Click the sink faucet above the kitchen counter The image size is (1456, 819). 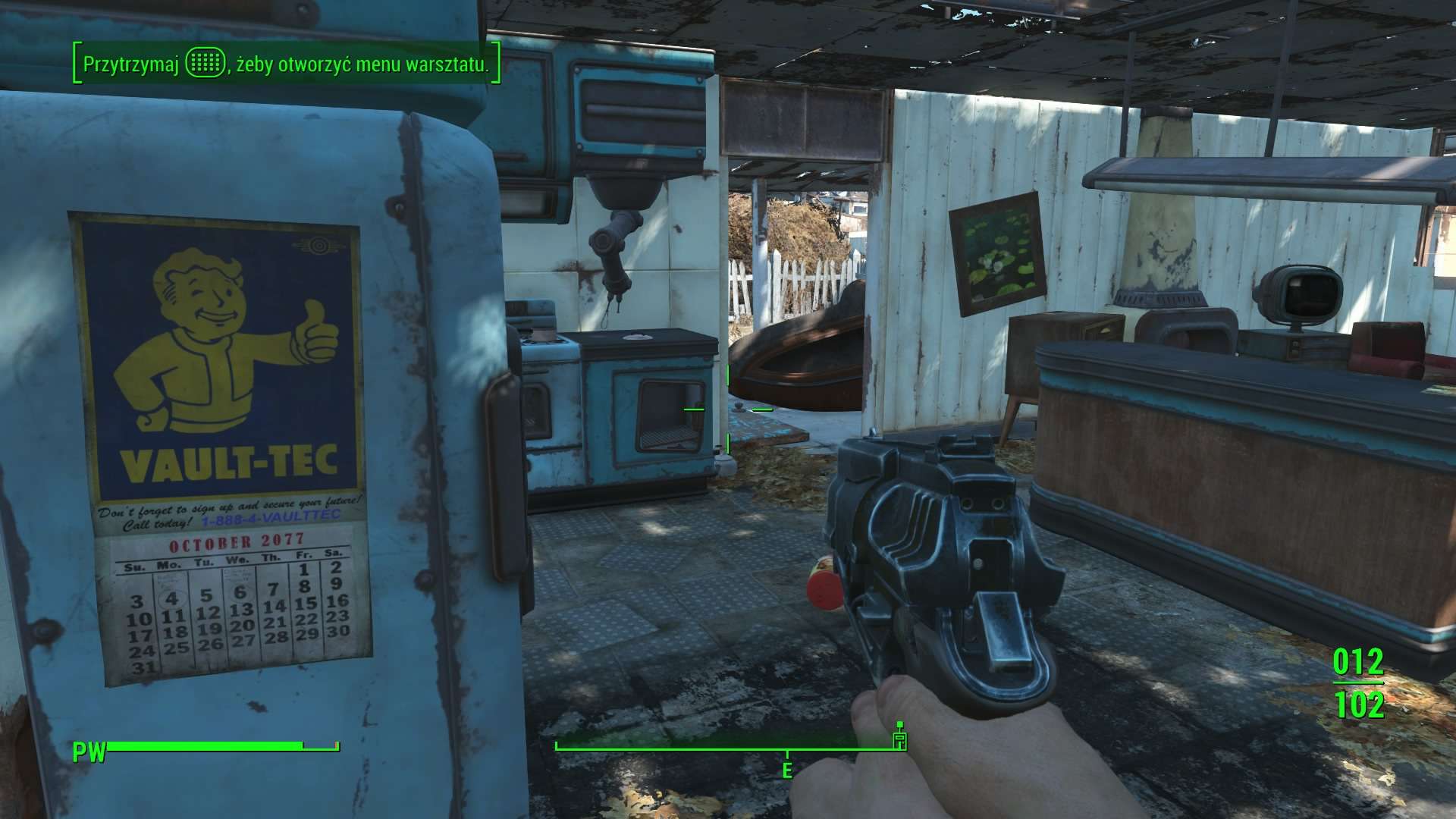coord(614,250)
